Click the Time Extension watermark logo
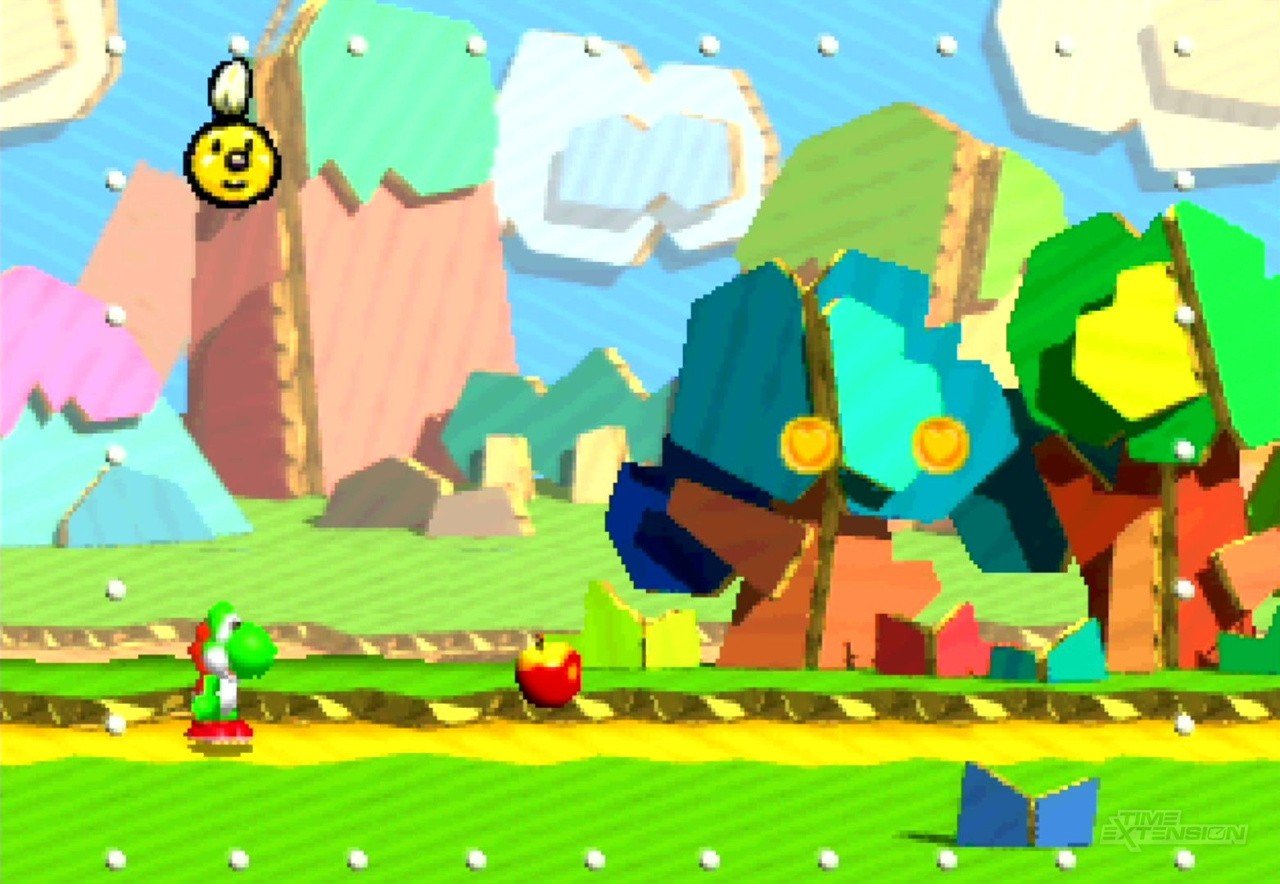The image size is (1280, 884). (x=1174, y=828)
